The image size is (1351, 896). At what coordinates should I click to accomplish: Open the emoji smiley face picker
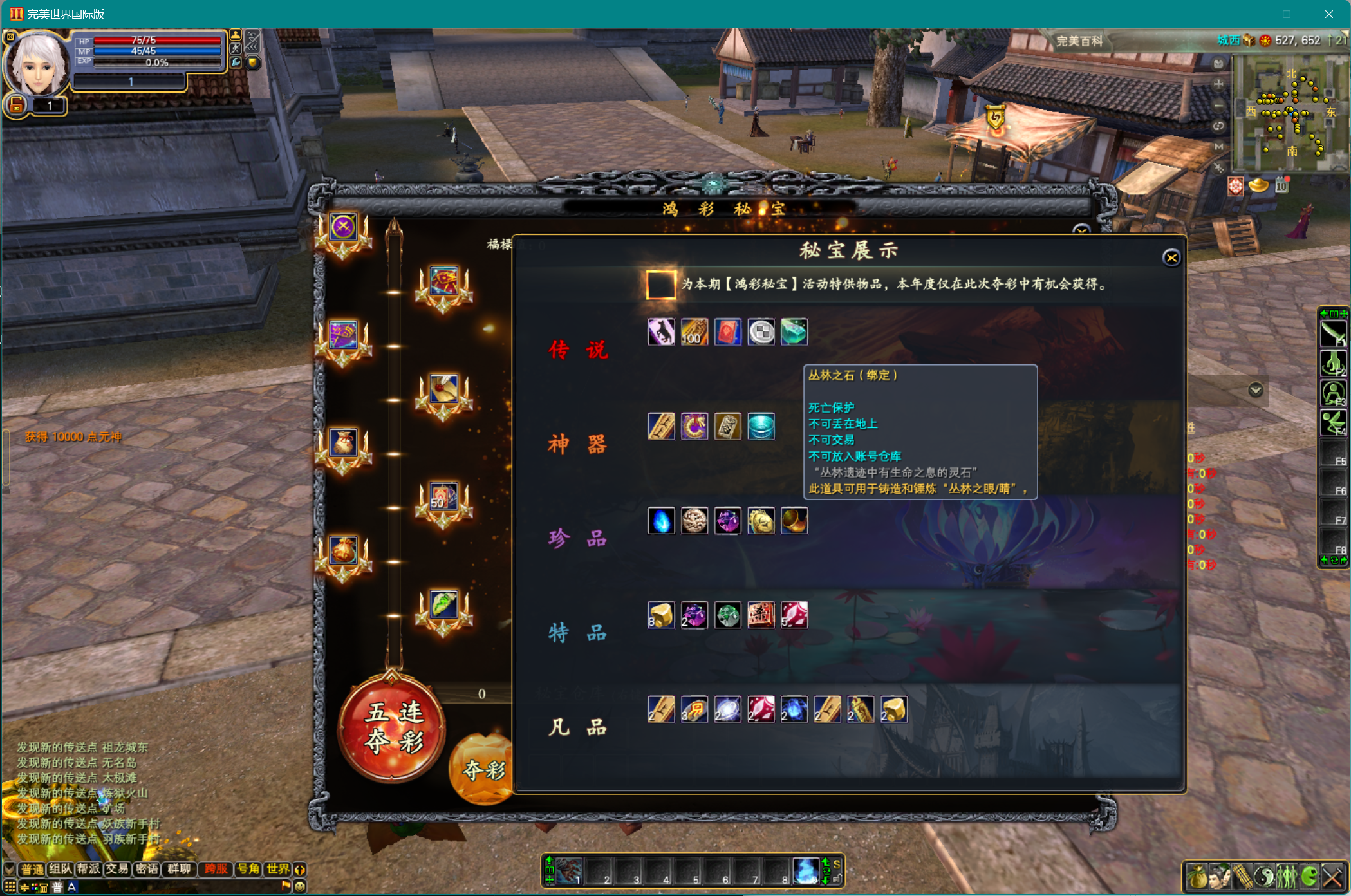[x=300, y=886]
